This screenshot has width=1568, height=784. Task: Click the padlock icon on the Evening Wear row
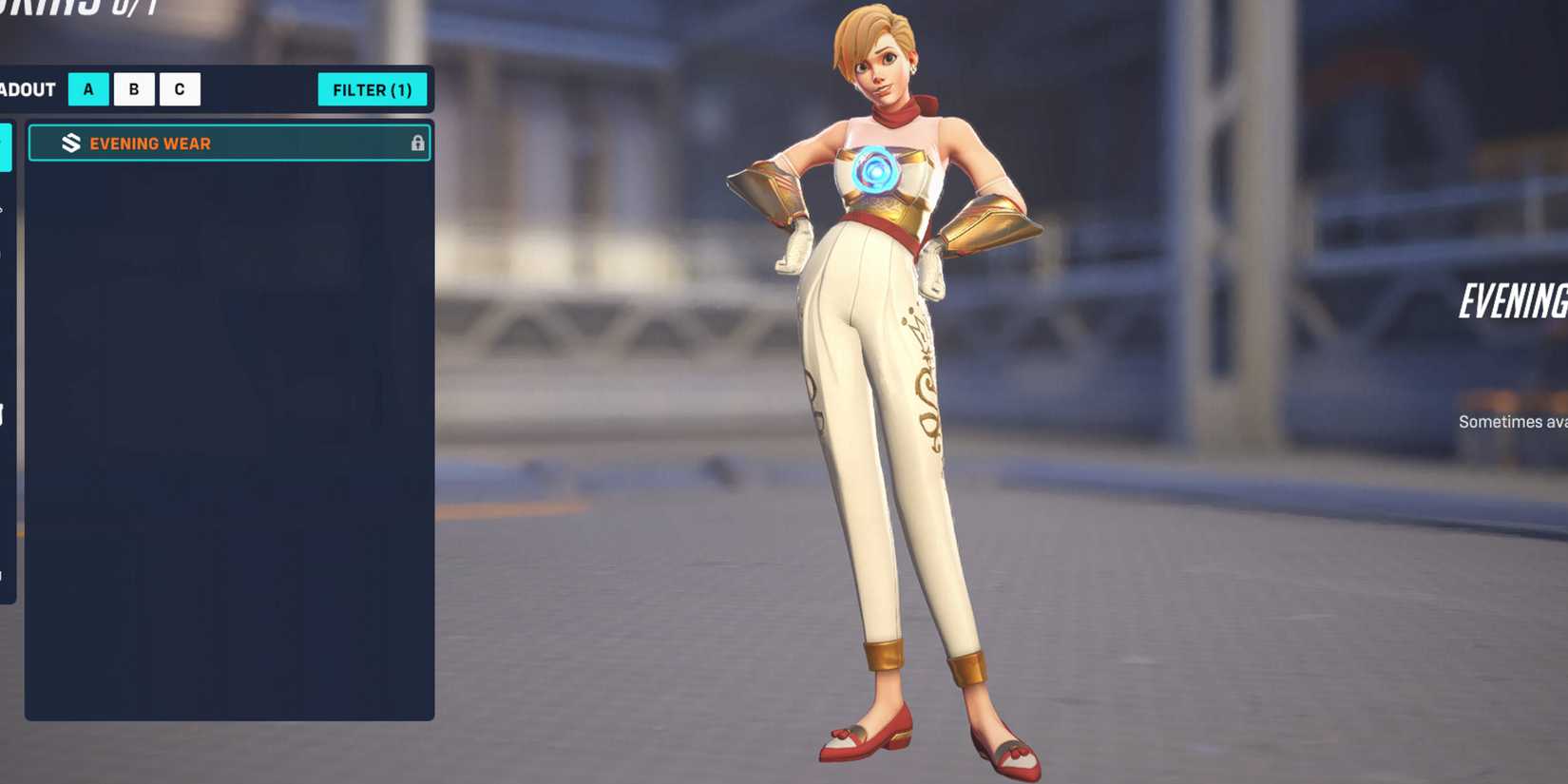click(418, 143)
